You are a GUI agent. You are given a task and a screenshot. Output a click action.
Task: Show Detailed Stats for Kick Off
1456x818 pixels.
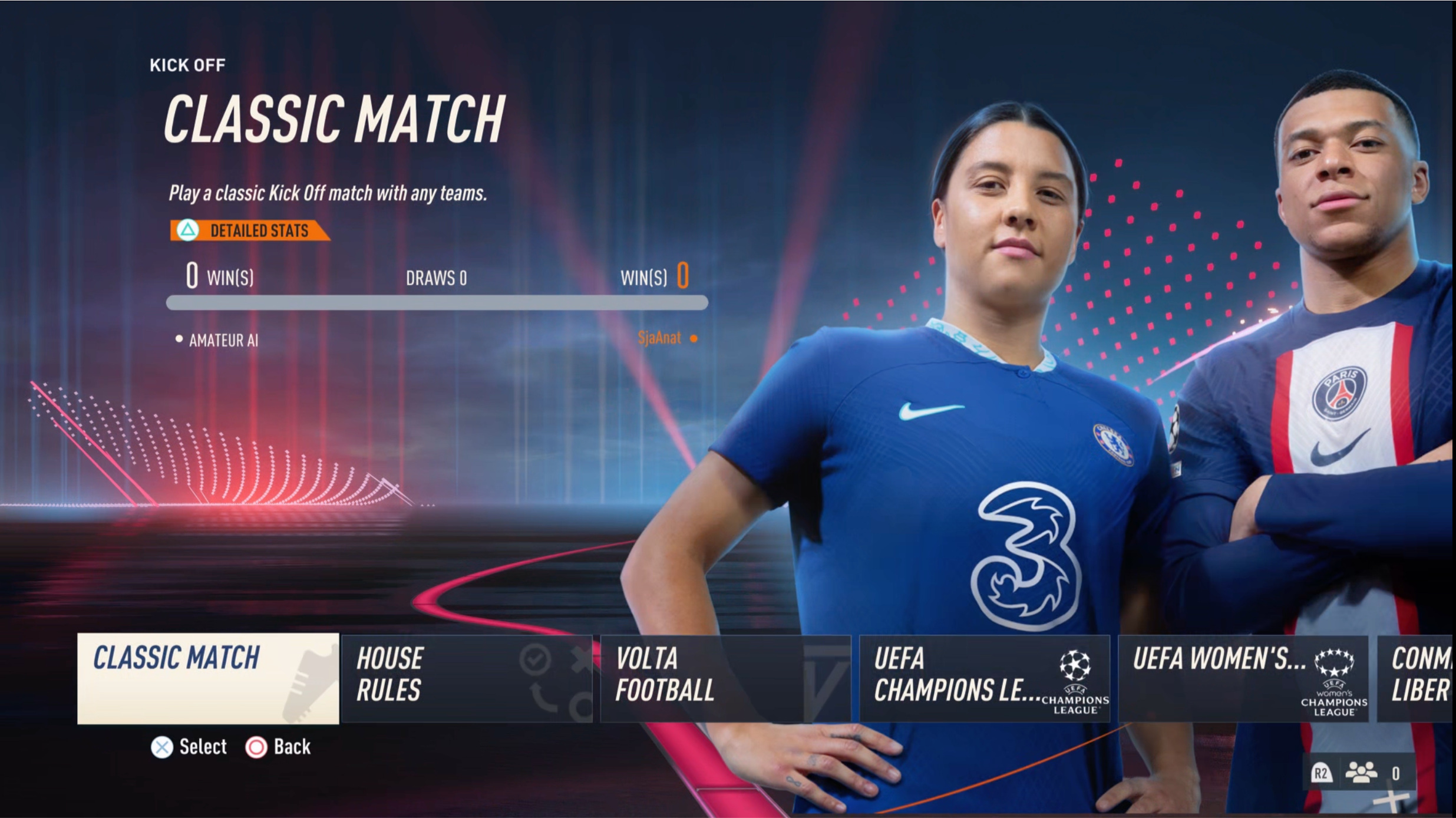(x=249, y=230)
